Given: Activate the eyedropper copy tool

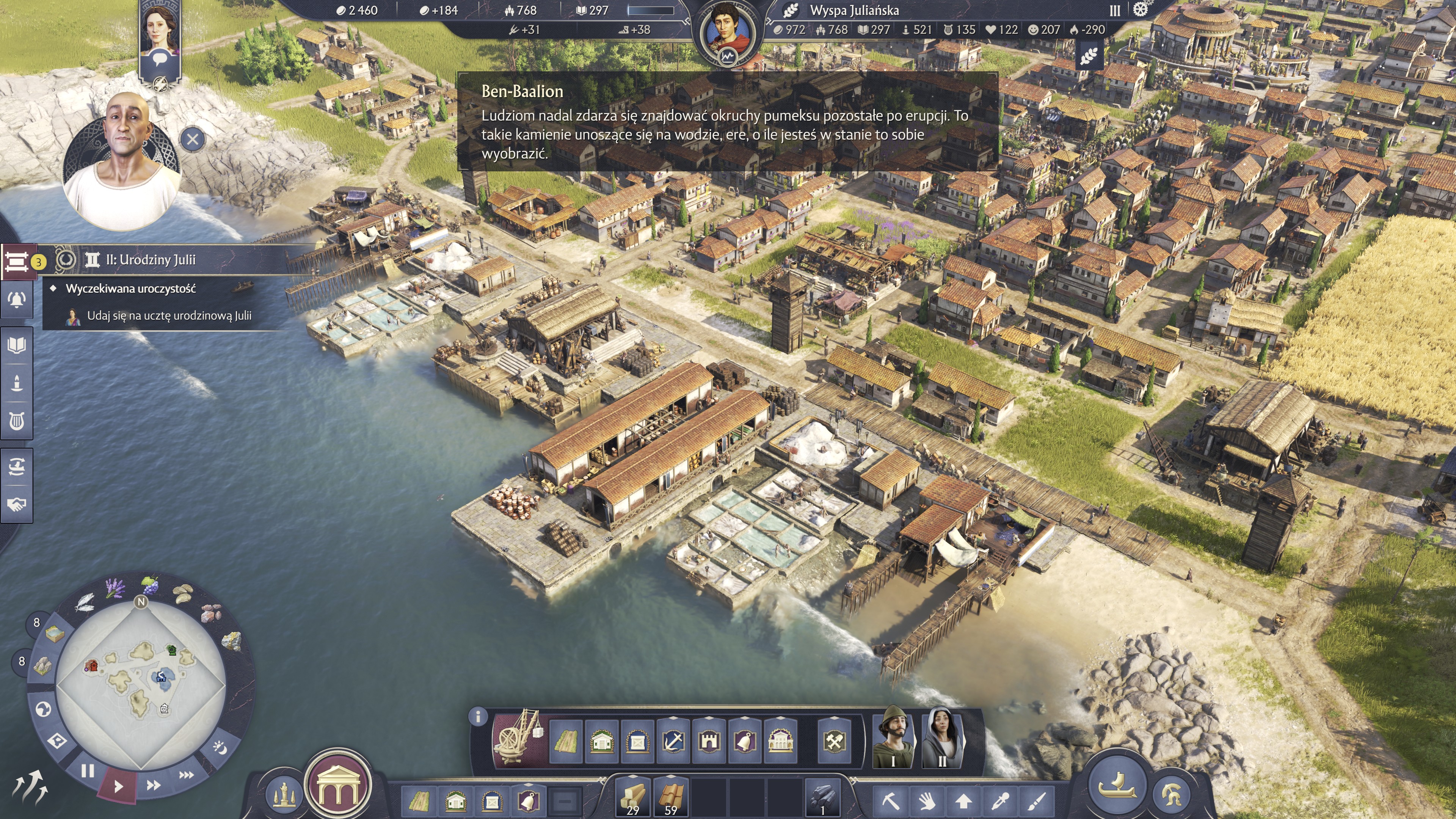Looking at the screenshot, I should pos(1001,800).
